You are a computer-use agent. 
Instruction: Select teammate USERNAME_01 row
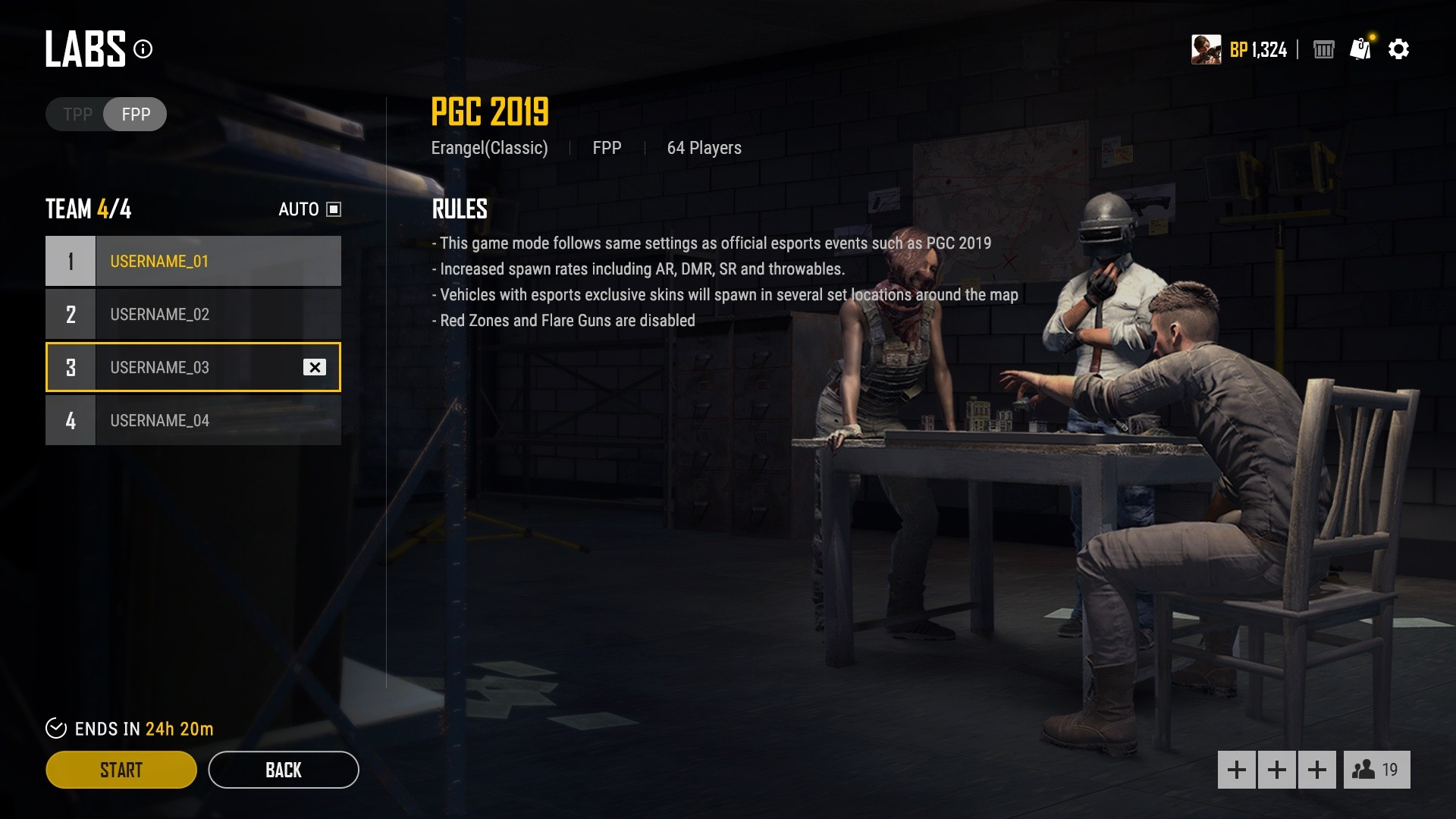tap(193, 261)
